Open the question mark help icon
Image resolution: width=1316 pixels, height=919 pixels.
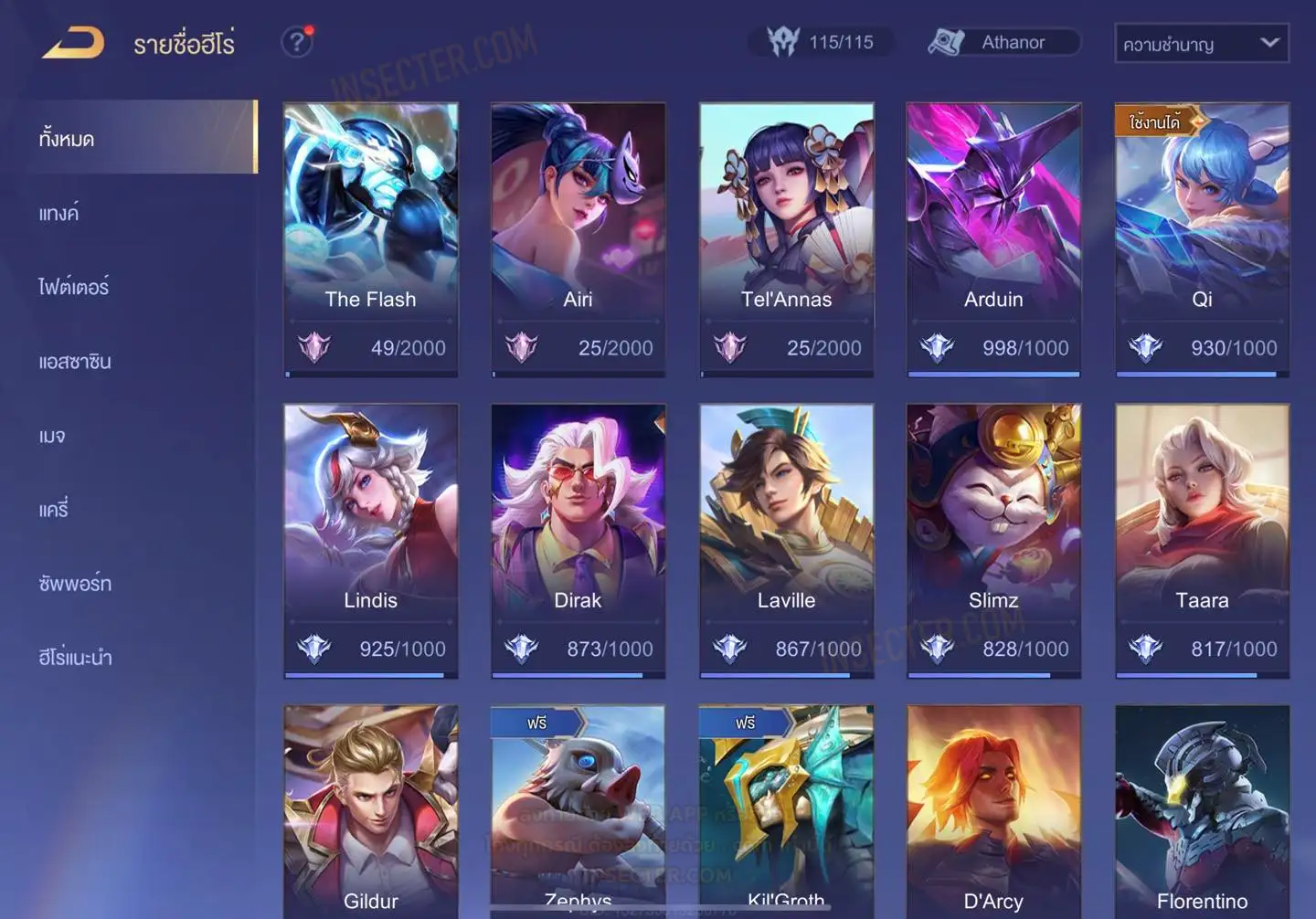pyautogui.click(x=296, y=42)
